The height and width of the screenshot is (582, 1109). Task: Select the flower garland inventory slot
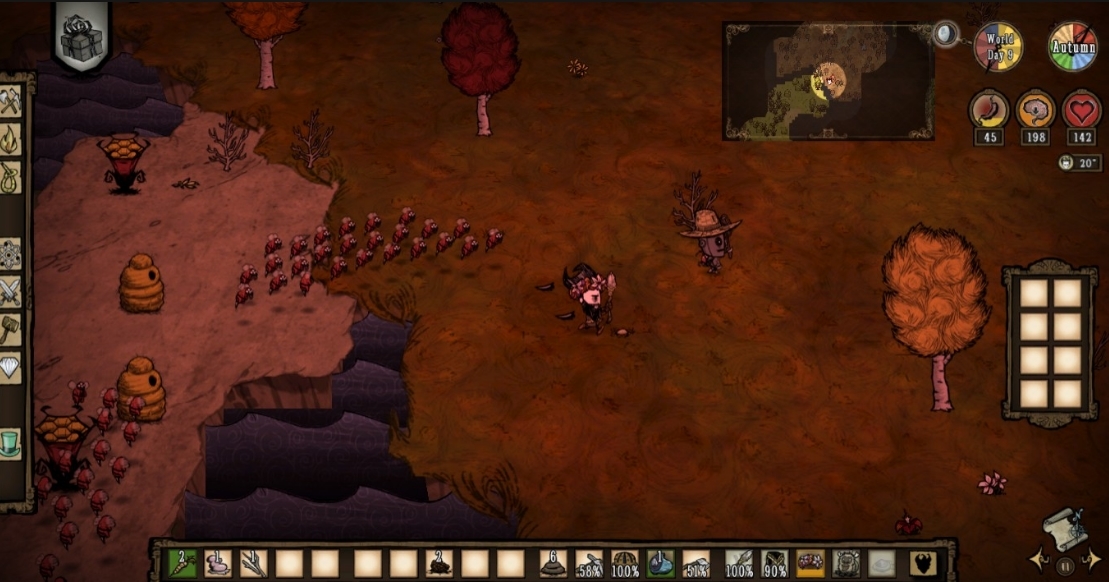pos(810,563)
